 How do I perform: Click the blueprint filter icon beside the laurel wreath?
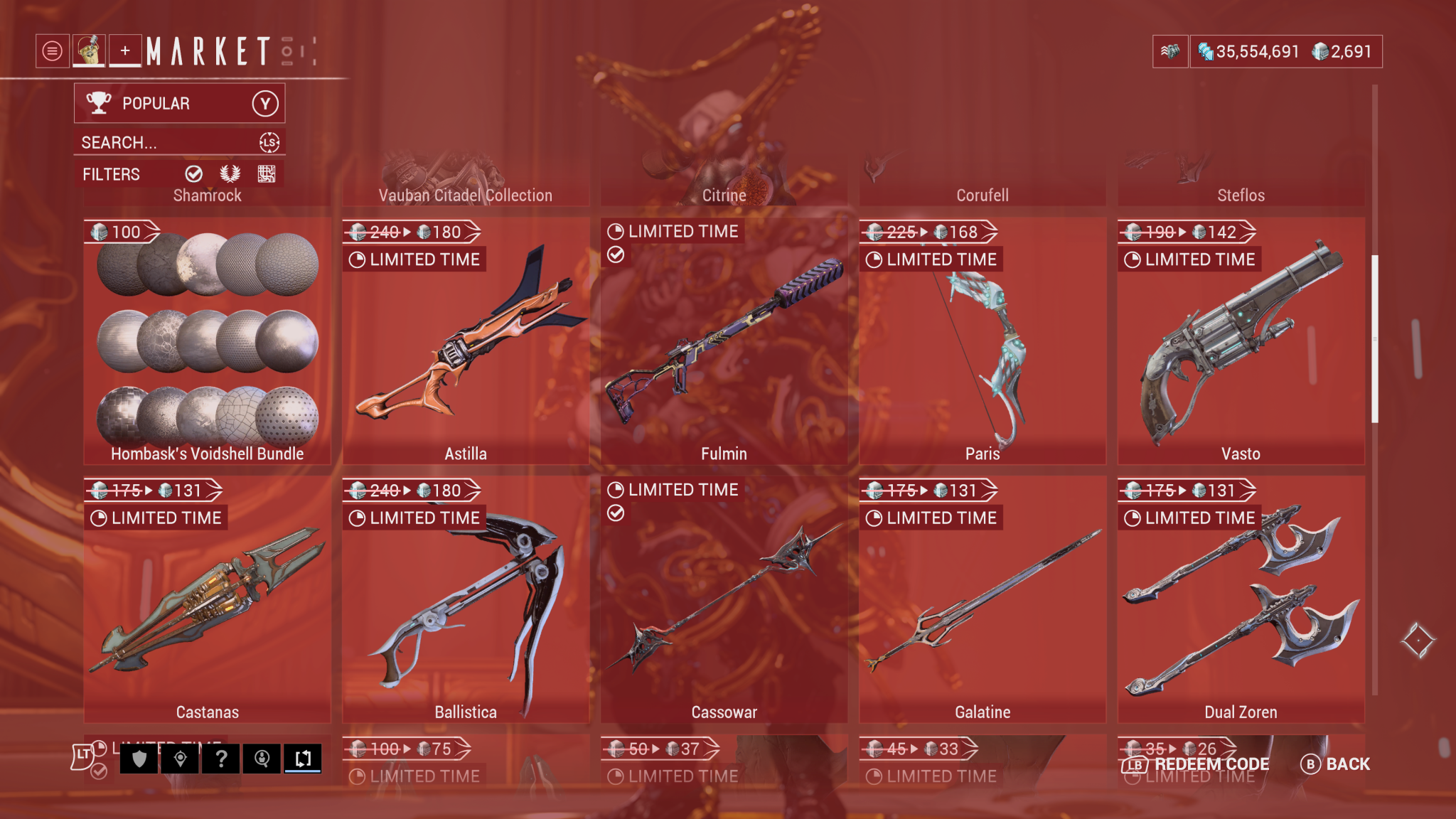267,173
